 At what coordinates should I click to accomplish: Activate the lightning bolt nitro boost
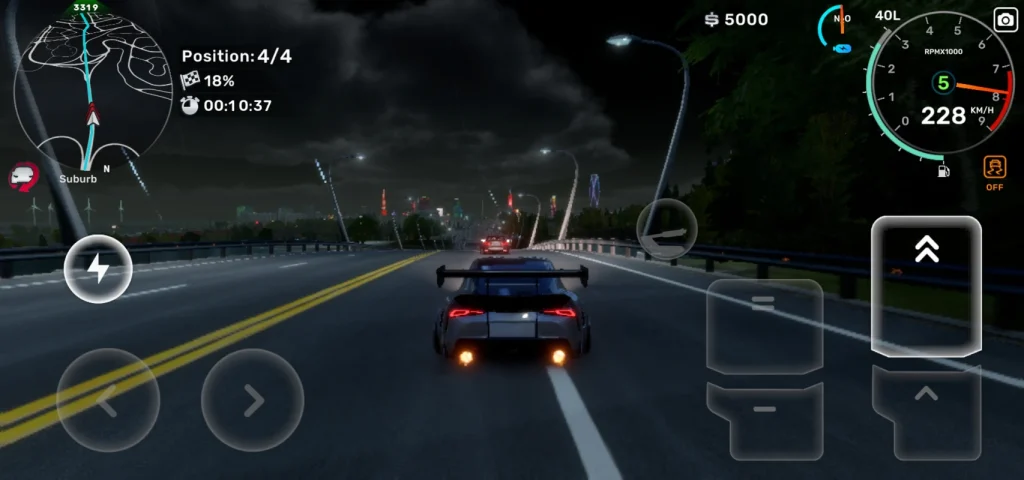98,269
